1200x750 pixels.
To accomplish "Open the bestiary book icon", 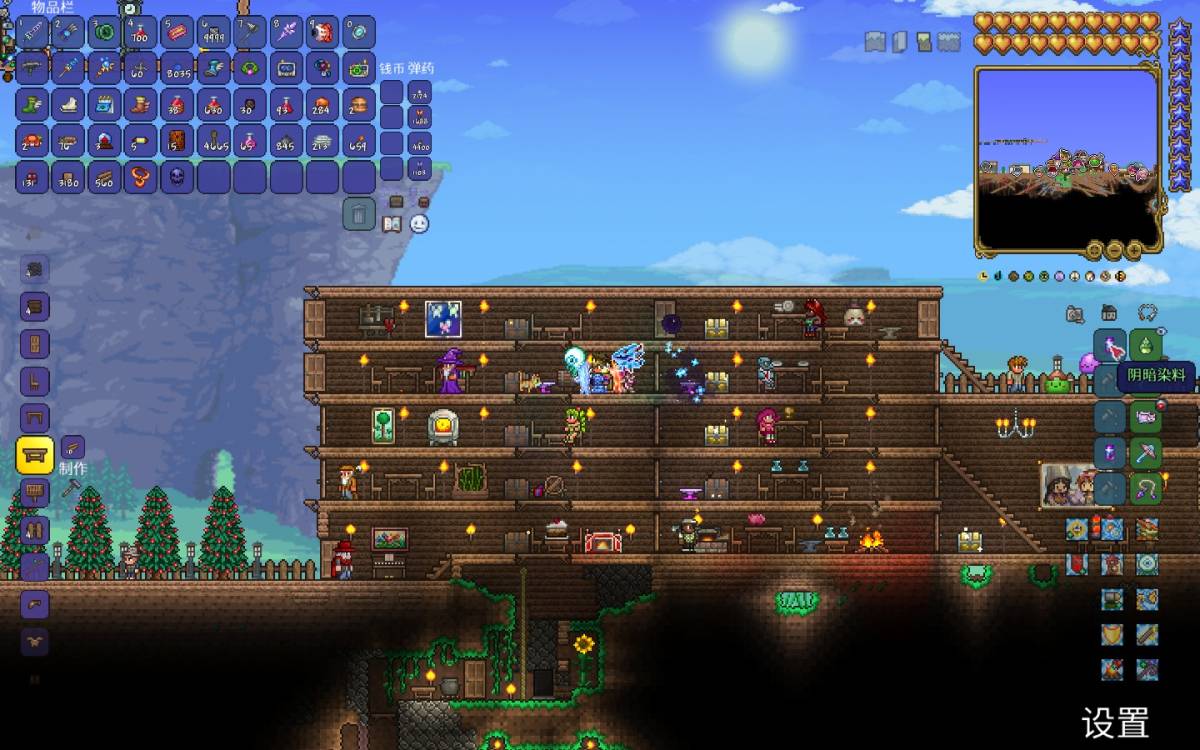I will tap(392, 224).
